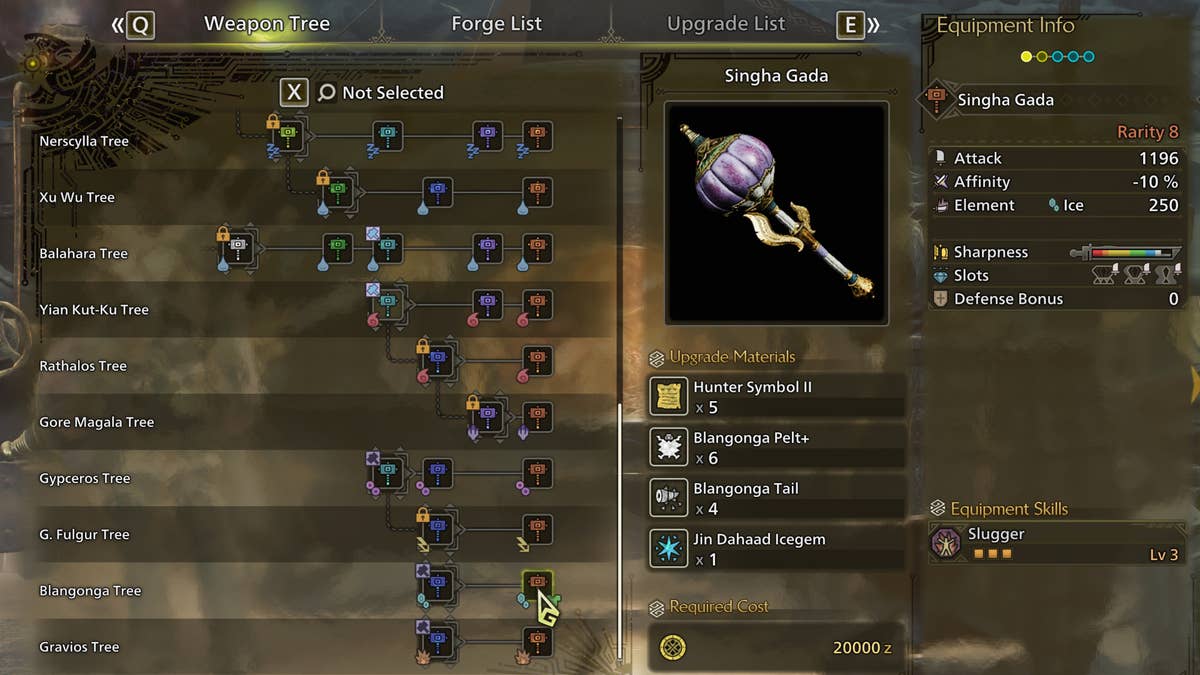Select the white first Balahara Tree node
Image resolution: width=1200 pixels, height=675 pixels.
point(239,246)
